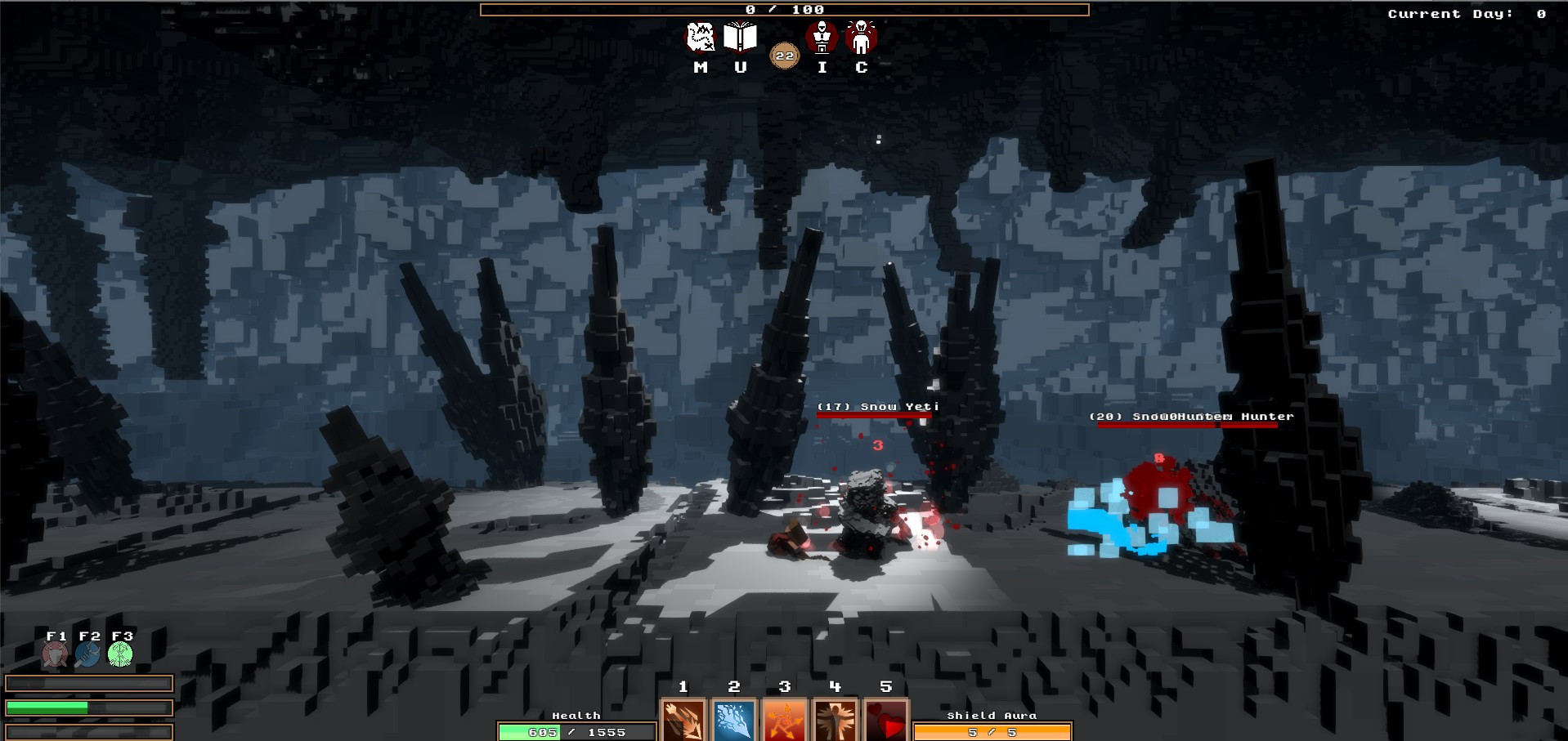The image size is (1568, 741).
Task: Open the inventory armor icon
Action: 822,38
